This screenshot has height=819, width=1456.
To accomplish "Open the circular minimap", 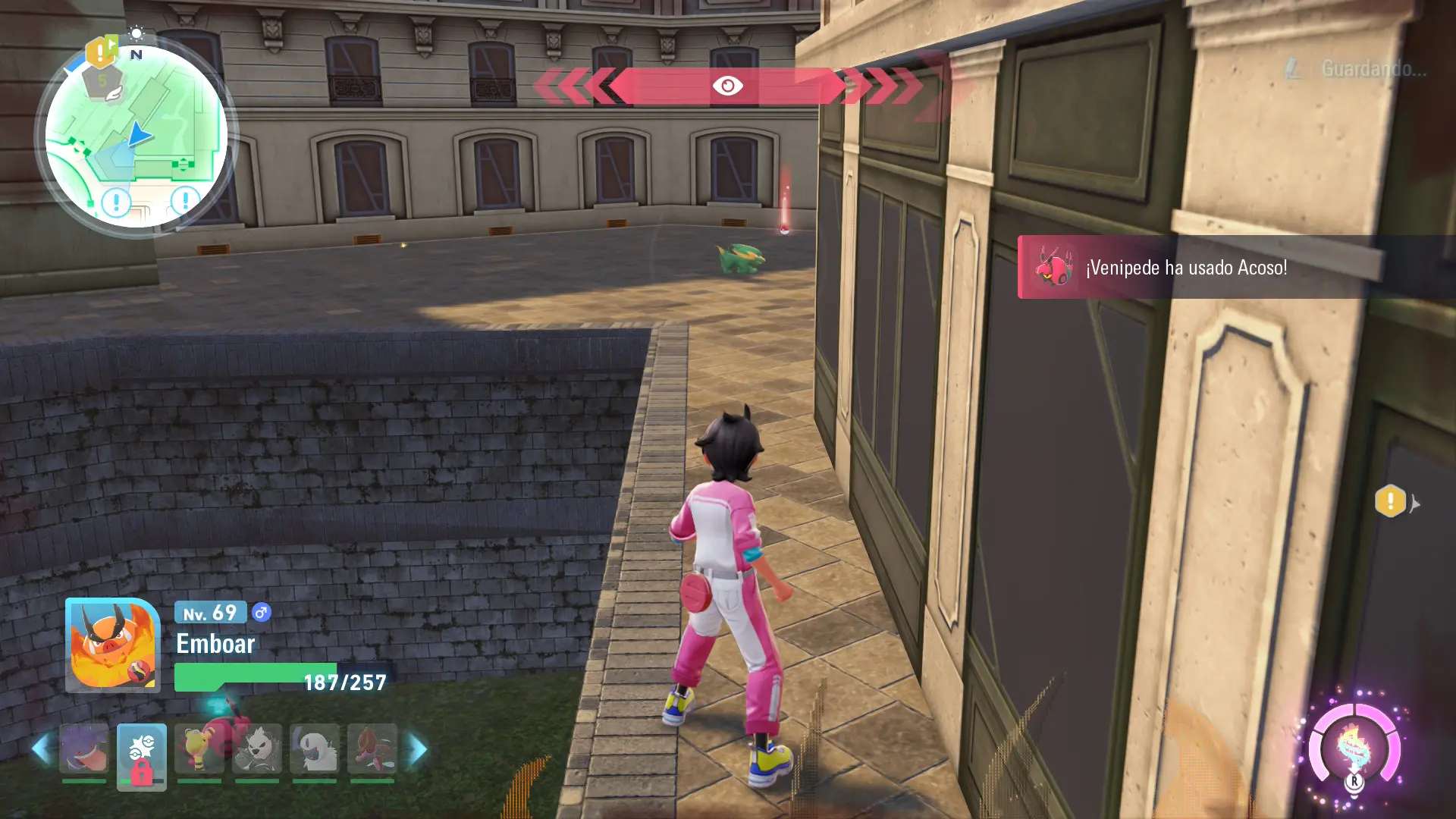I will point(136,137).
